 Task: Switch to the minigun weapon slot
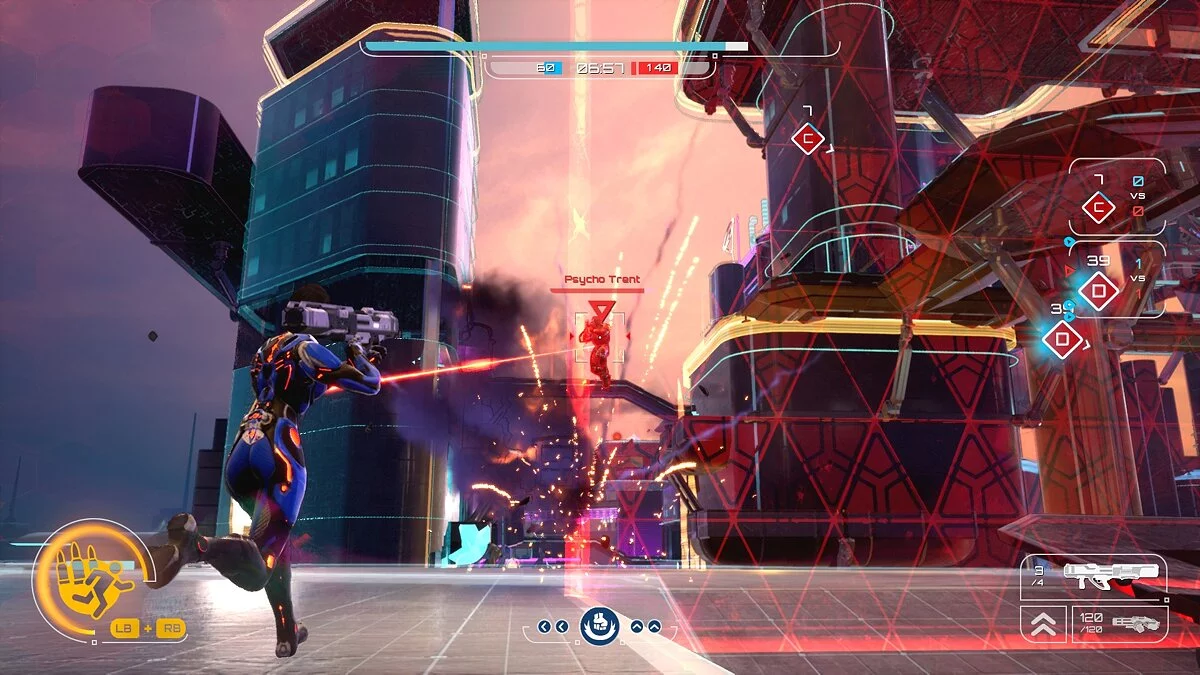coord(1118,622)
